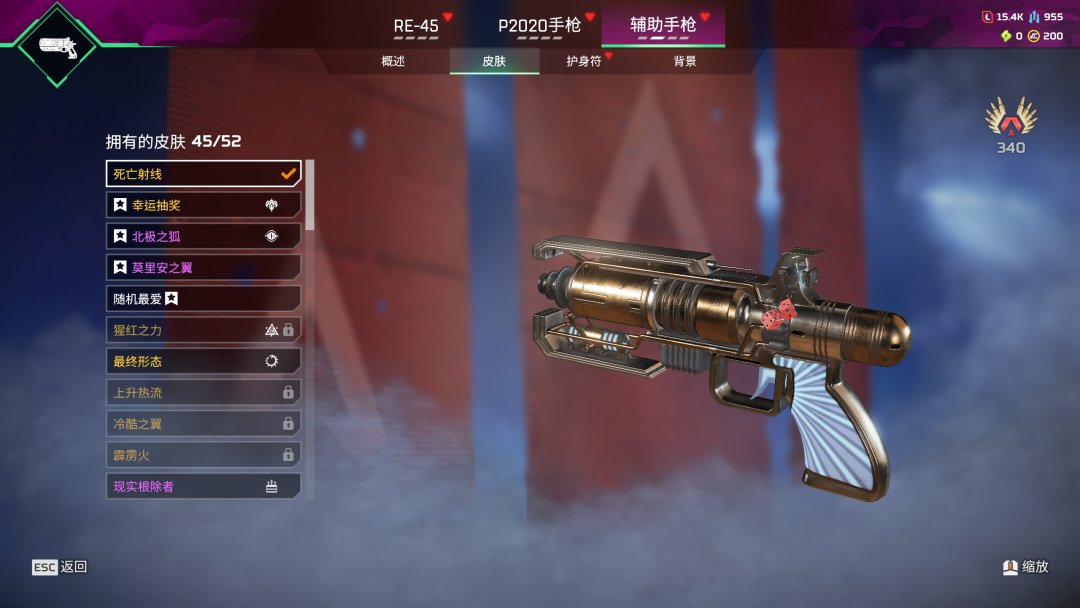Image resolution: width=1080 pixels, height=608 pixels.
Task: Select the locked 上升热流 skin
Action: (x=203, y=393)
